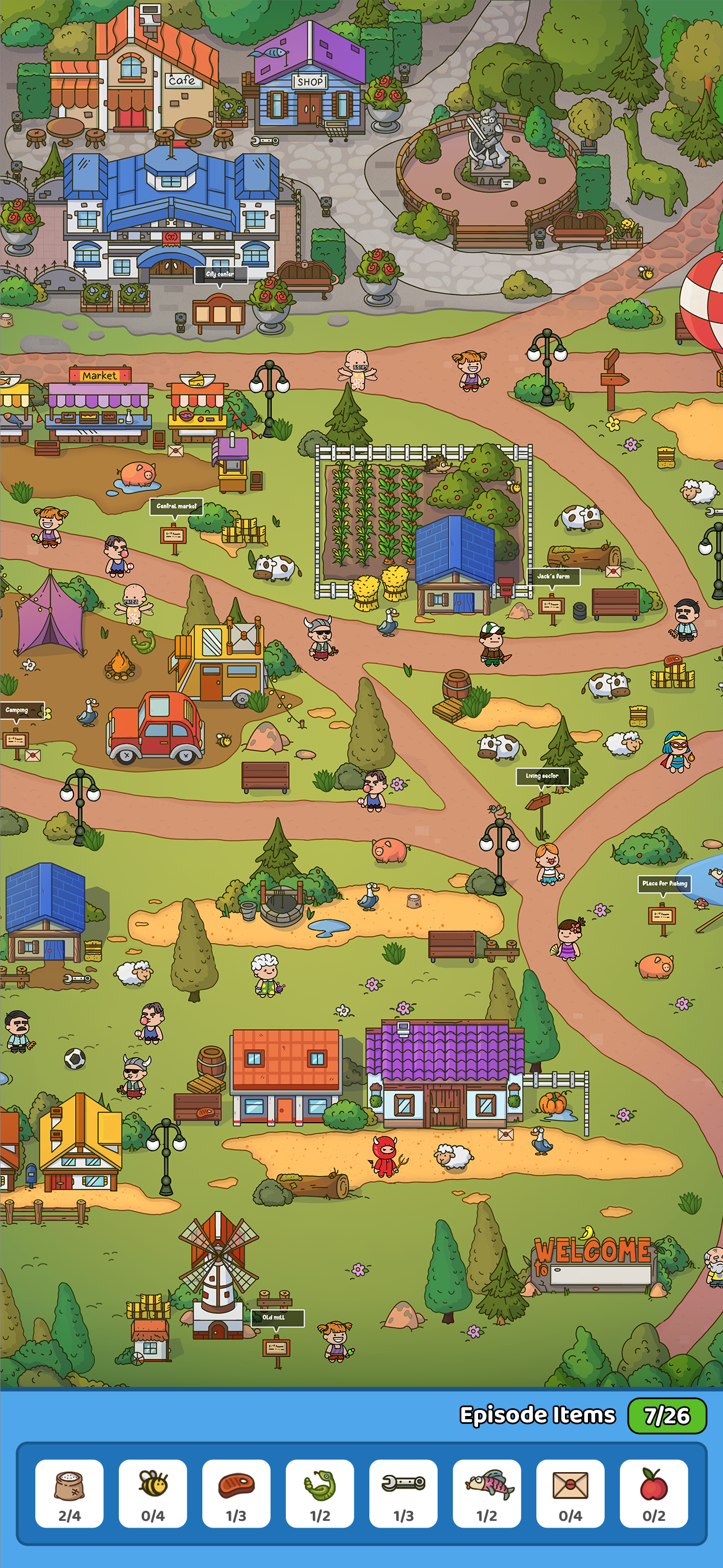The image size is (723, 1568).
Task: Select the envelope item slot
Action: pos(569,1492)
